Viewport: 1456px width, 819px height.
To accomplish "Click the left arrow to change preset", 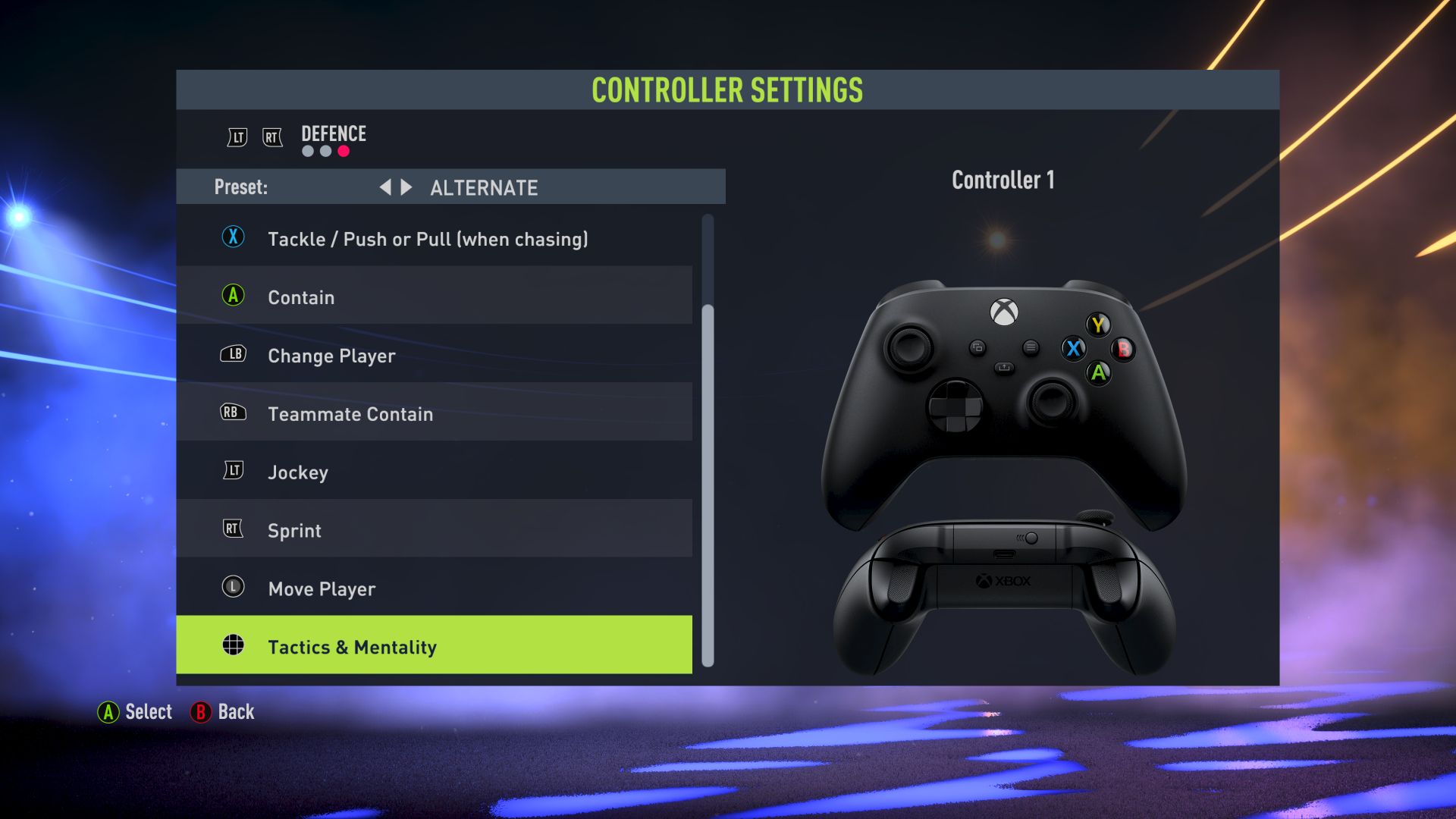I will 387,187.
